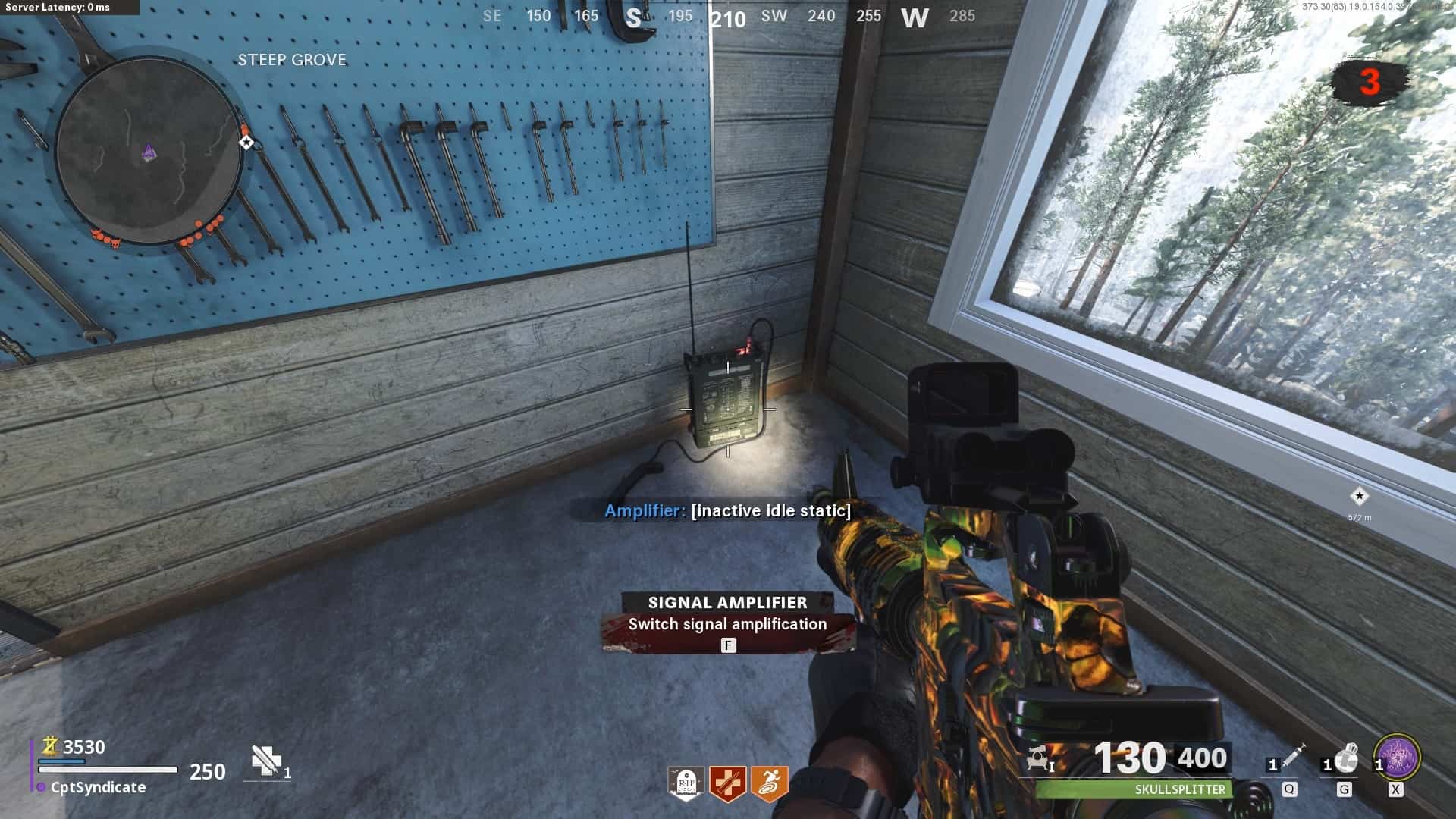Click the Pack-a-Punch tier icon beside ammo

coord(1040,758)
